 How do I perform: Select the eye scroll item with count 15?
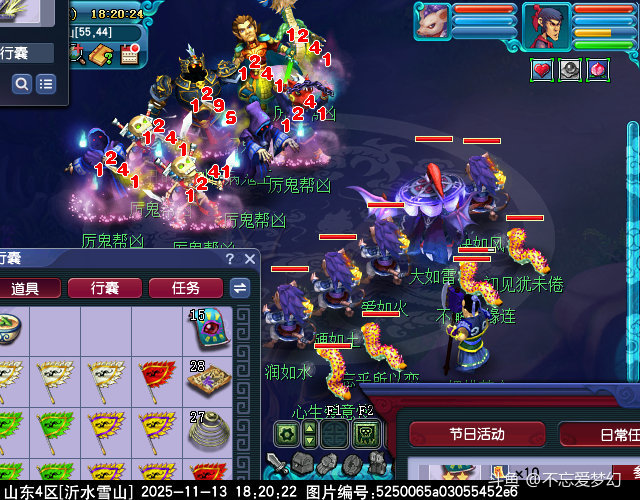pos(208,328)
